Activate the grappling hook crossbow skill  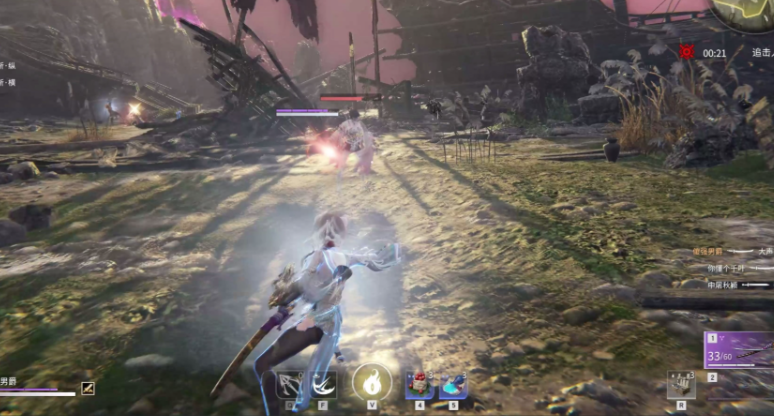tap(291, 385)
